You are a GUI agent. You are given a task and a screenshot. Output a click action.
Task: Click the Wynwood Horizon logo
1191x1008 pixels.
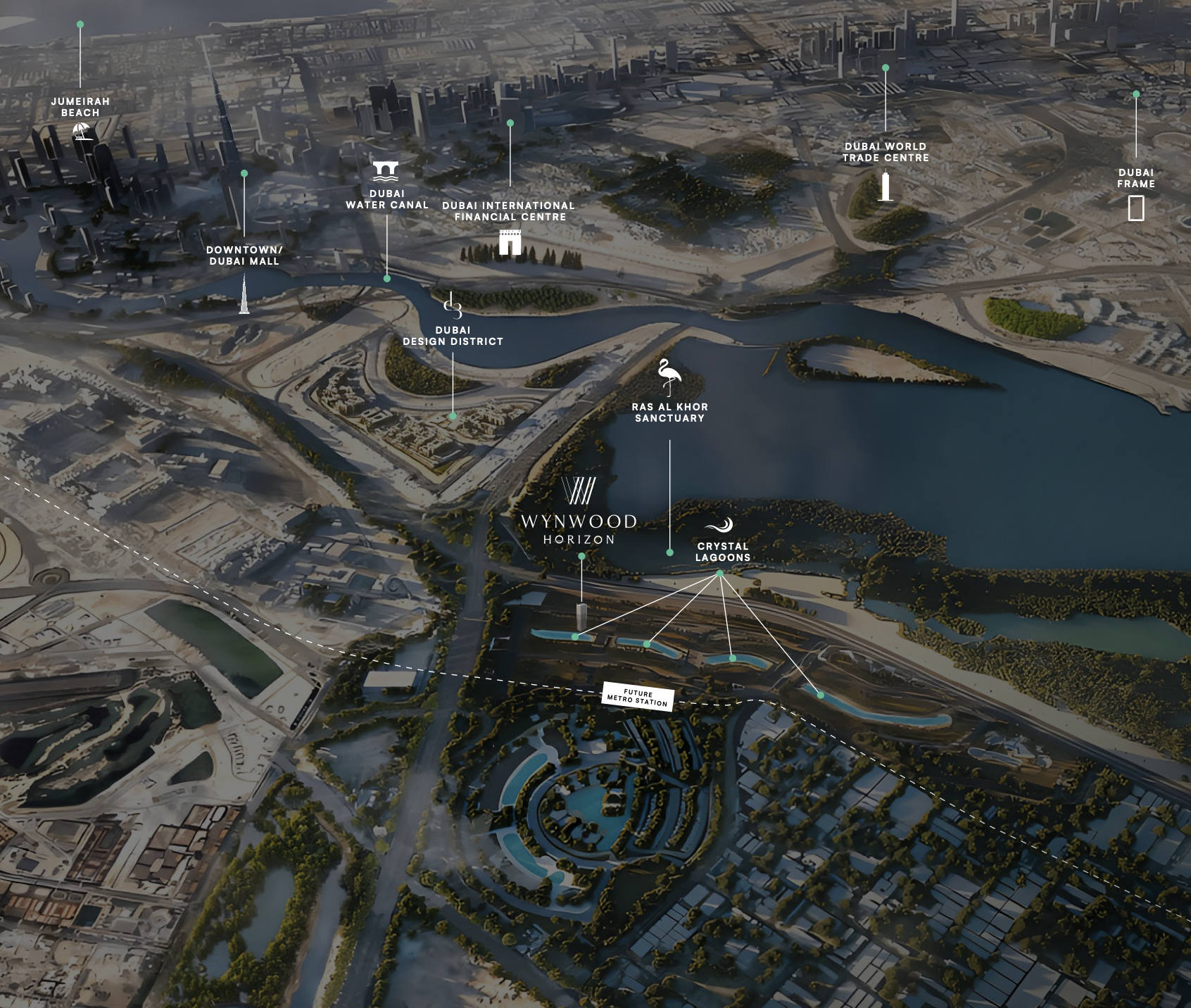578,511
